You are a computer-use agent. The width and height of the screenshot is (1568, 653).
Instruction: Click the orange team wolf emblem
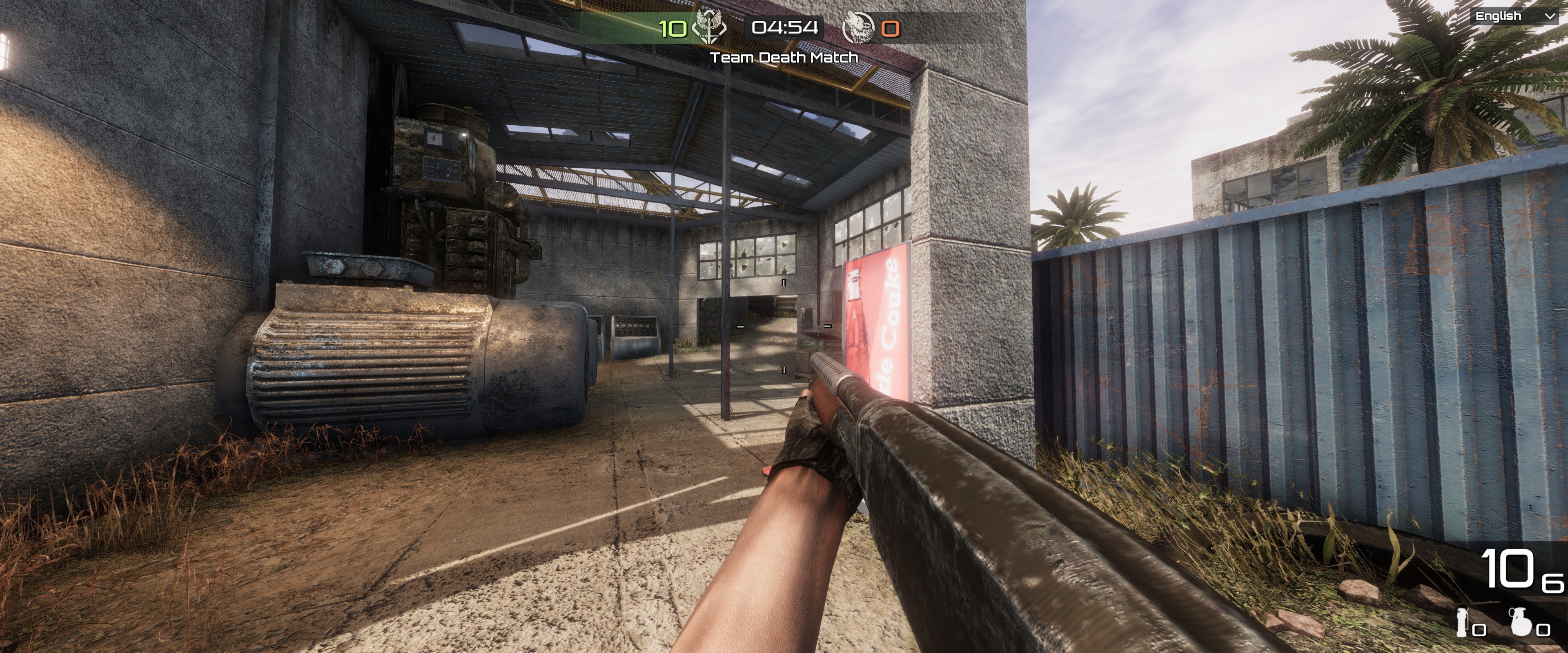pos(858,28)
